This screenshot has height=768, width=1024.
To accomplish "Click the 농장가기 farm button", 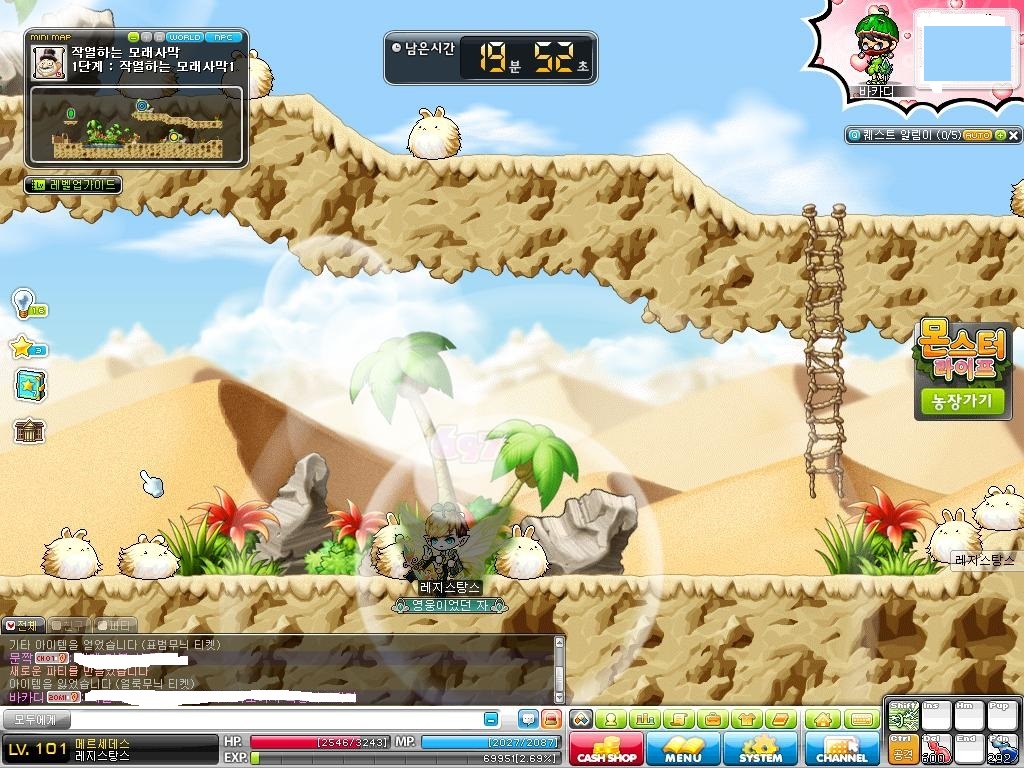I will (x=963, y=402).
